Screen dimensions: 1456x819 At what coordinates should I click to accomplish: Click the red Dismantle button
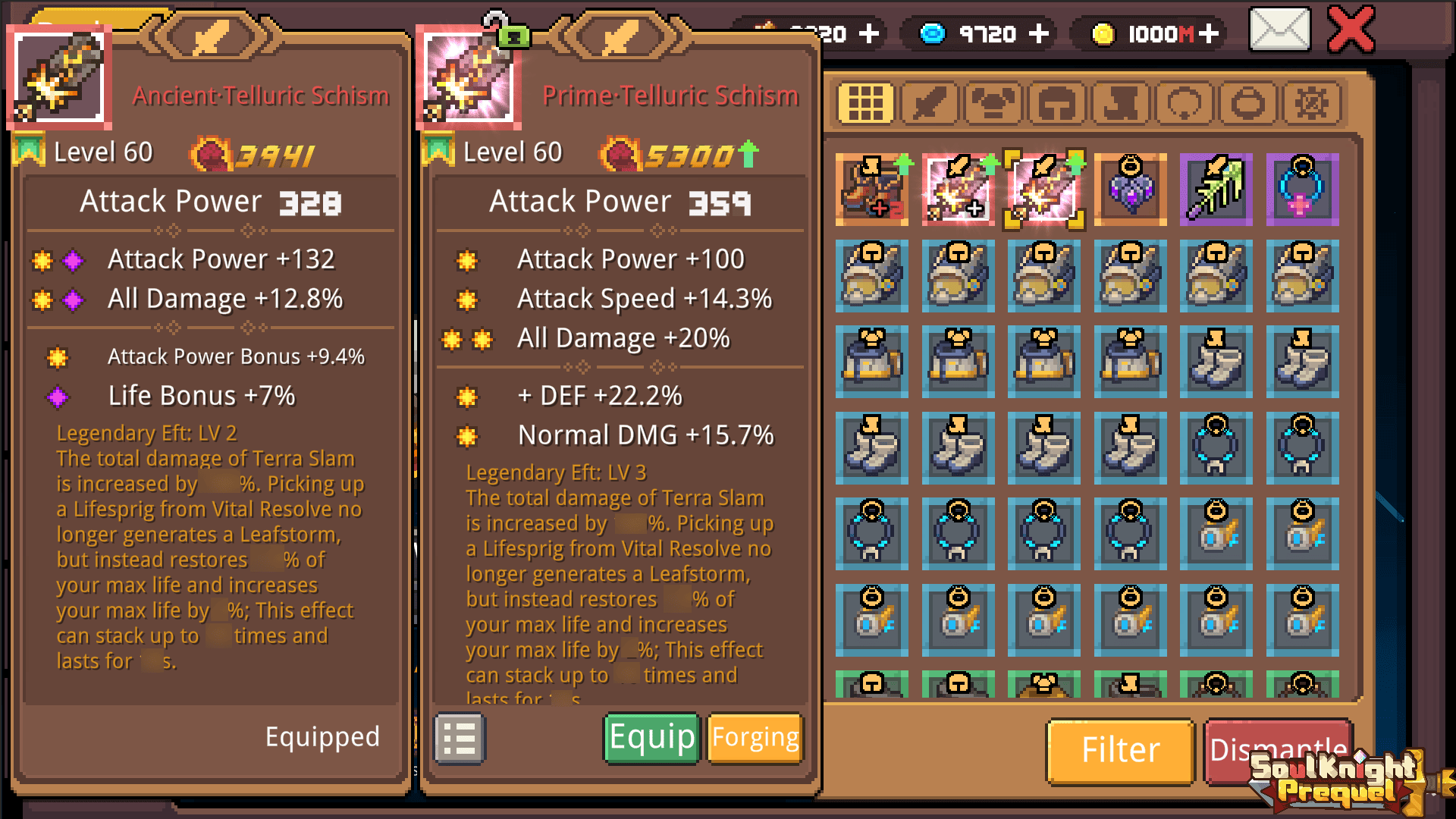1277,751
